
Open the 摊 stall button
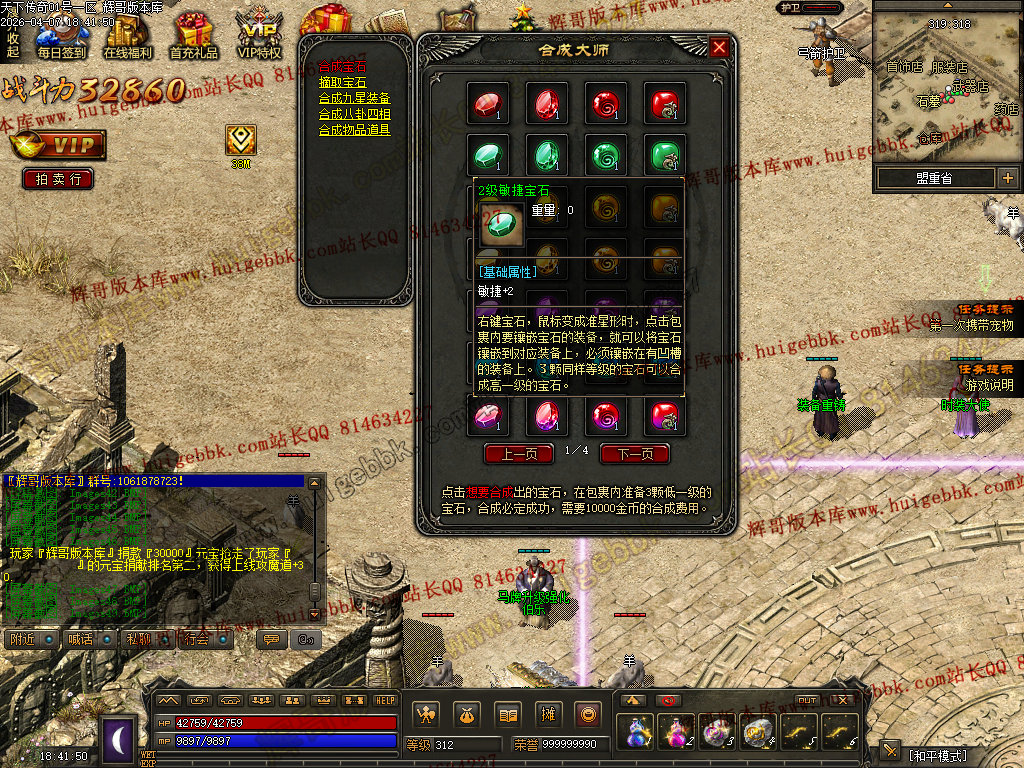point(547,714)
